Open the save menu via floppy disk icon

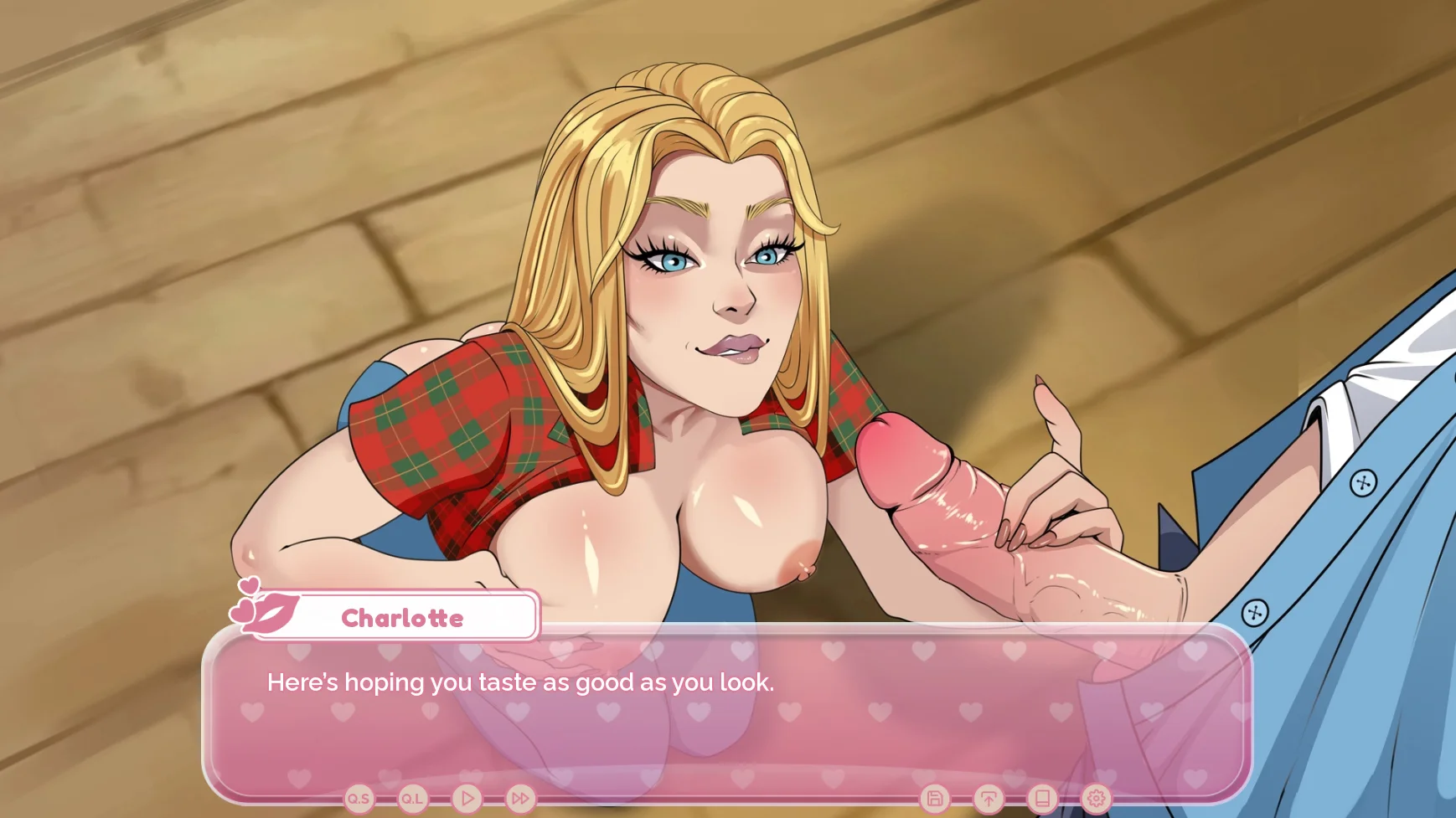(935, 799)
